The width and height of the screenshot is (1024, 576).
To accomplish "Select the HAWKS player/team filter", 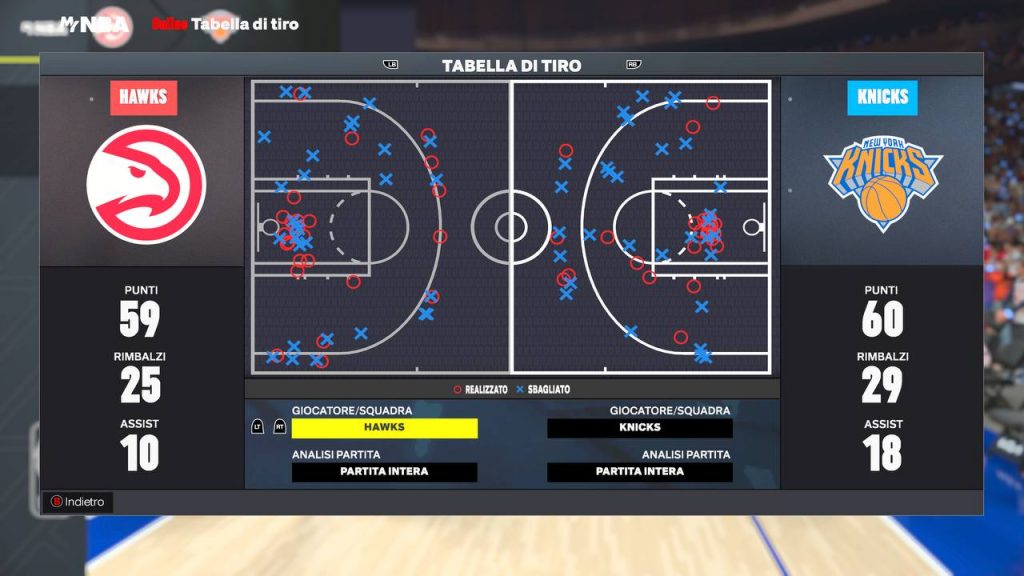I will coord(384,428).
